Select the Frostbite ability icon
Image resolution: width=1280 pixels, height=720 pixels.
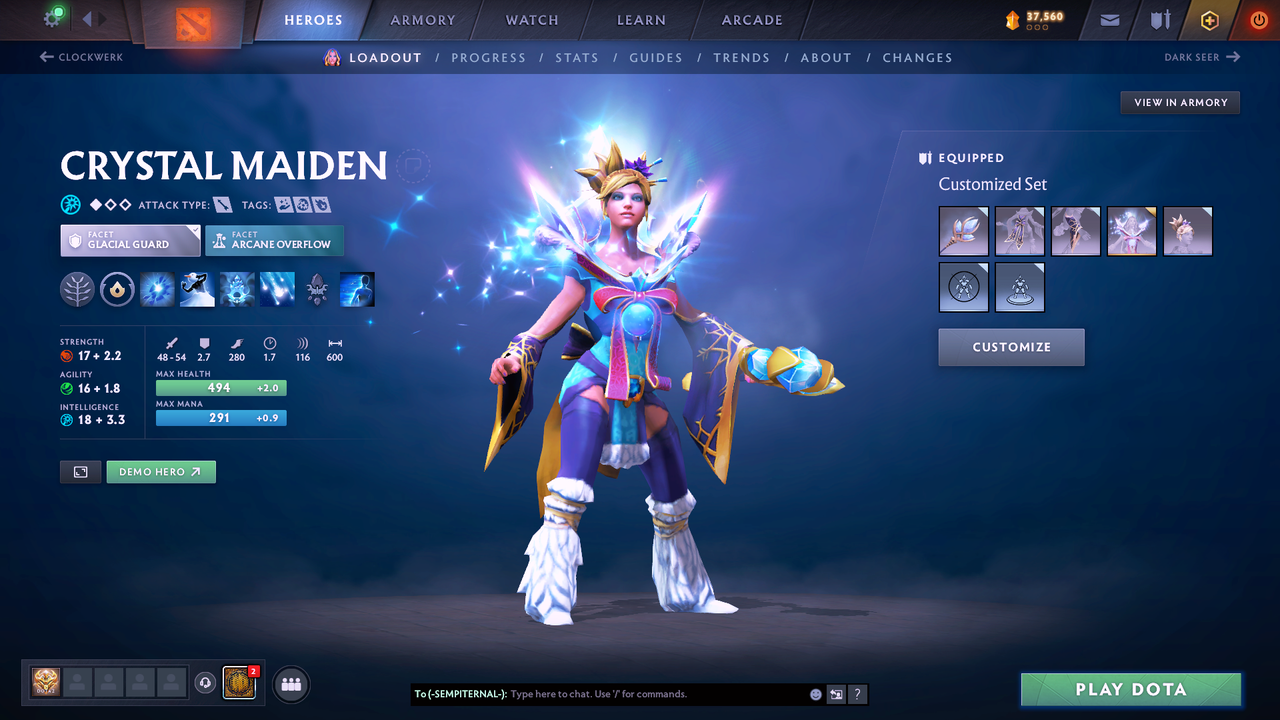coord(197,290)
